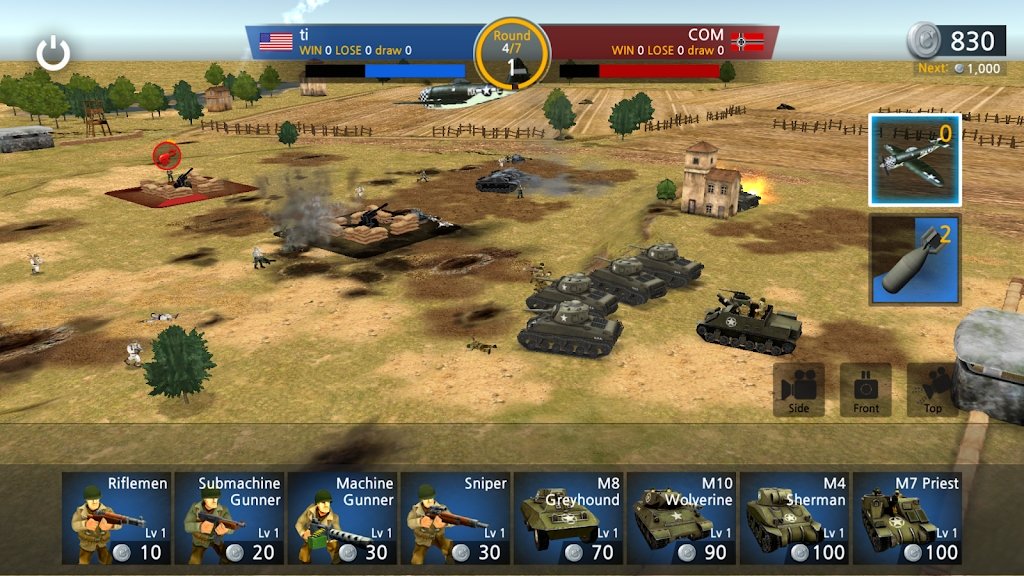The width and height of the screenshot is (1024, 576).
Task: Deploy a Riflemen unit
Action: point(116,519)
